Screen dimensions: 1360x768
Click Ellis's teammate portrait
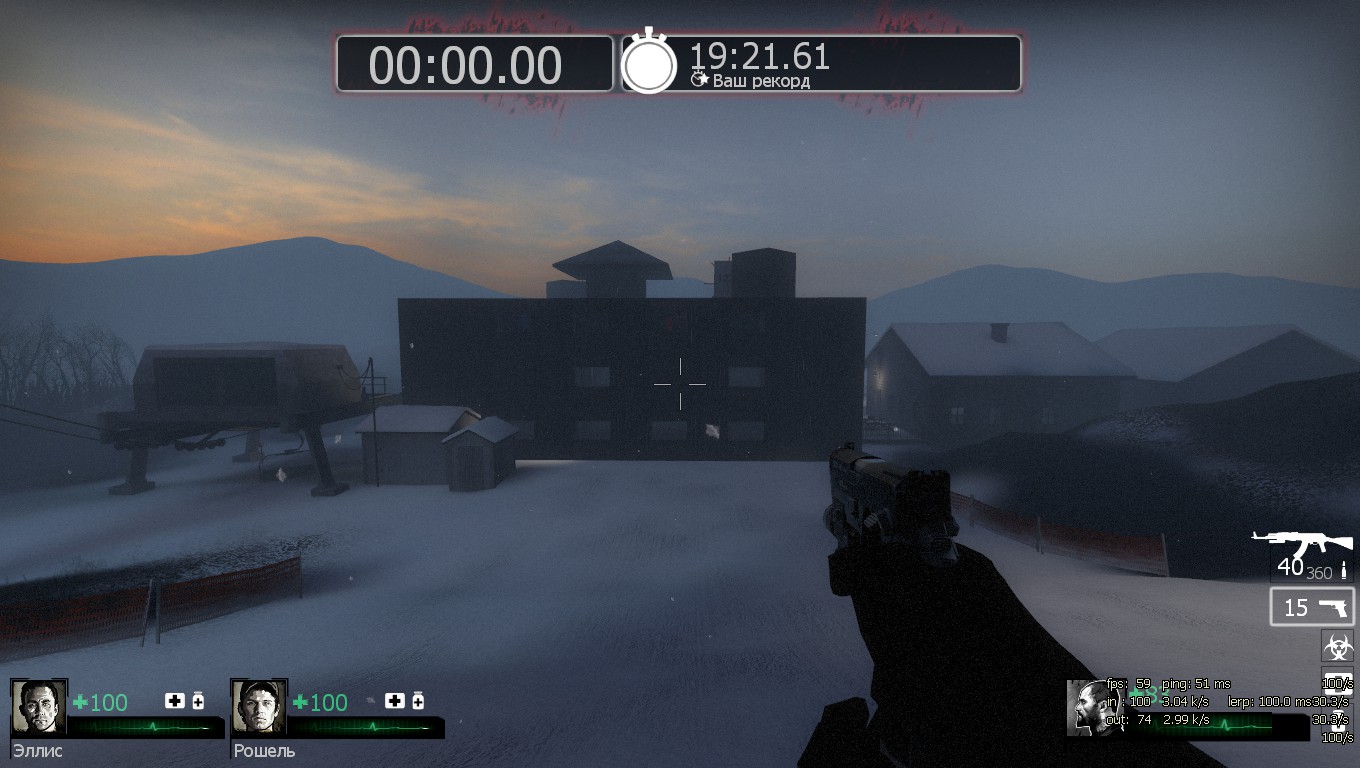(x=39, y=708)
